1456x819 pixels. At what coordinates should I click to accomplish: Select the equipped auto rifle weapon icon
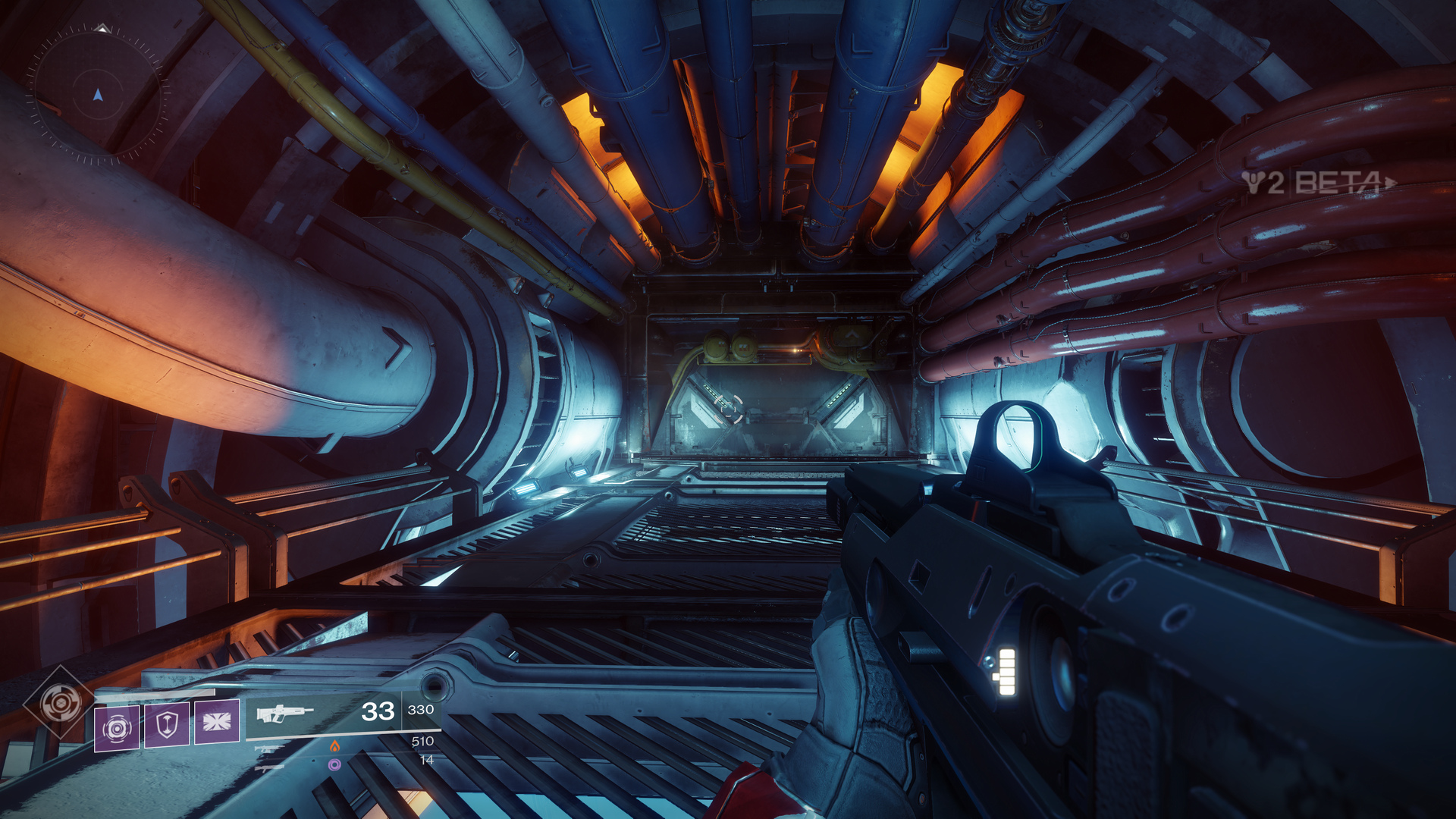[x=284, y=714]
